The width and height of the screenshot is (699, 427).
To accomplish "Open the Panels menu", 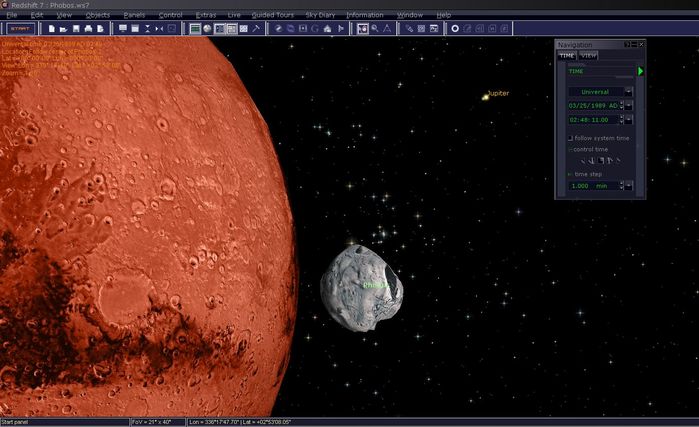I will click(x=134, y=16).
